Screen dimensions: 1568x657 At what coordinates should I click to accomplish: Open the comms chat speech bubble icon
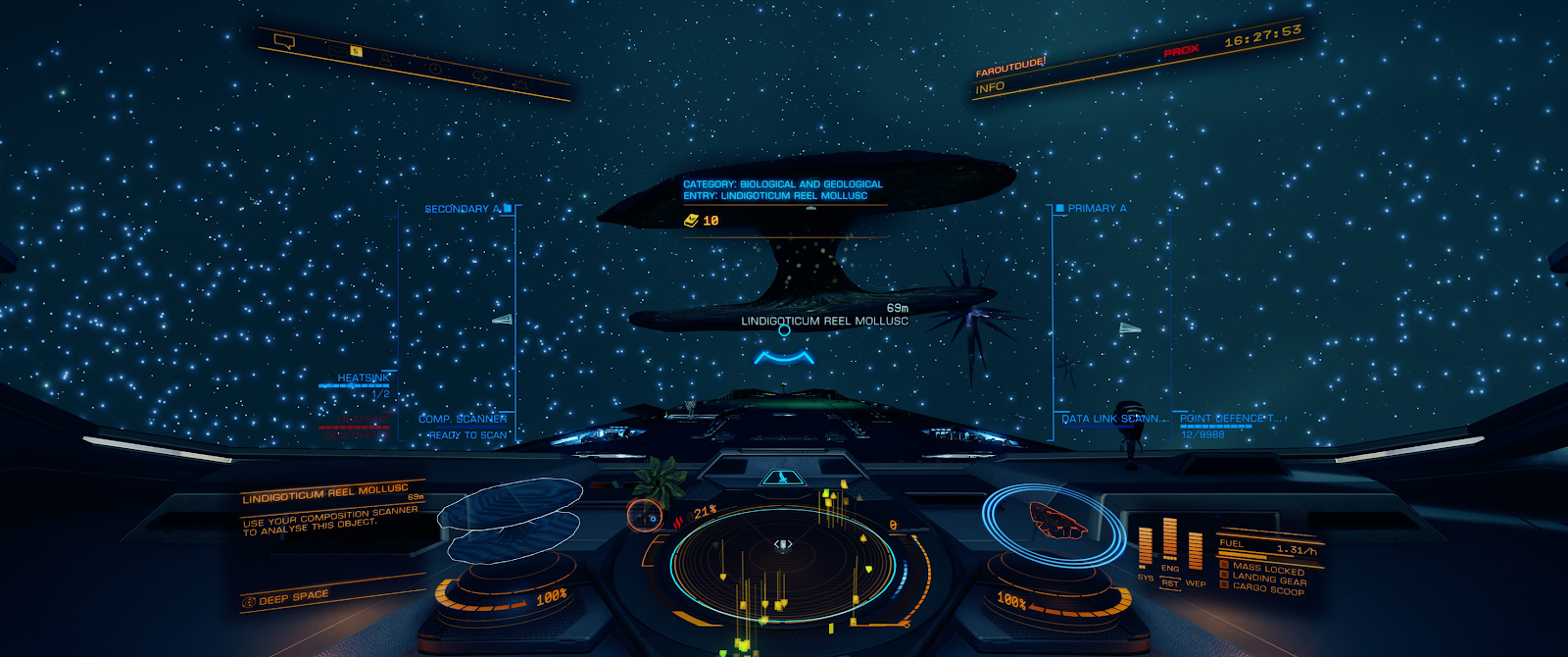coord(284,41)
